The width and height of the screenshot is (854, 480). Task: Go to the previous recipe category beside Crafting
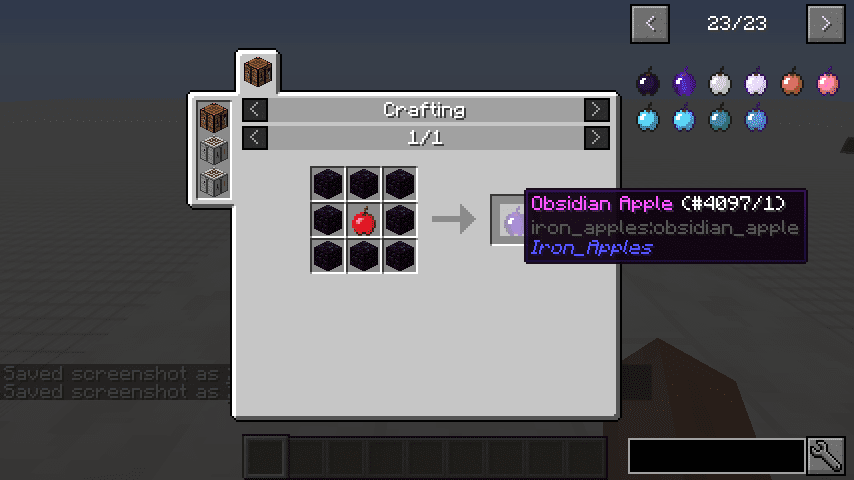tap(256, 110)
